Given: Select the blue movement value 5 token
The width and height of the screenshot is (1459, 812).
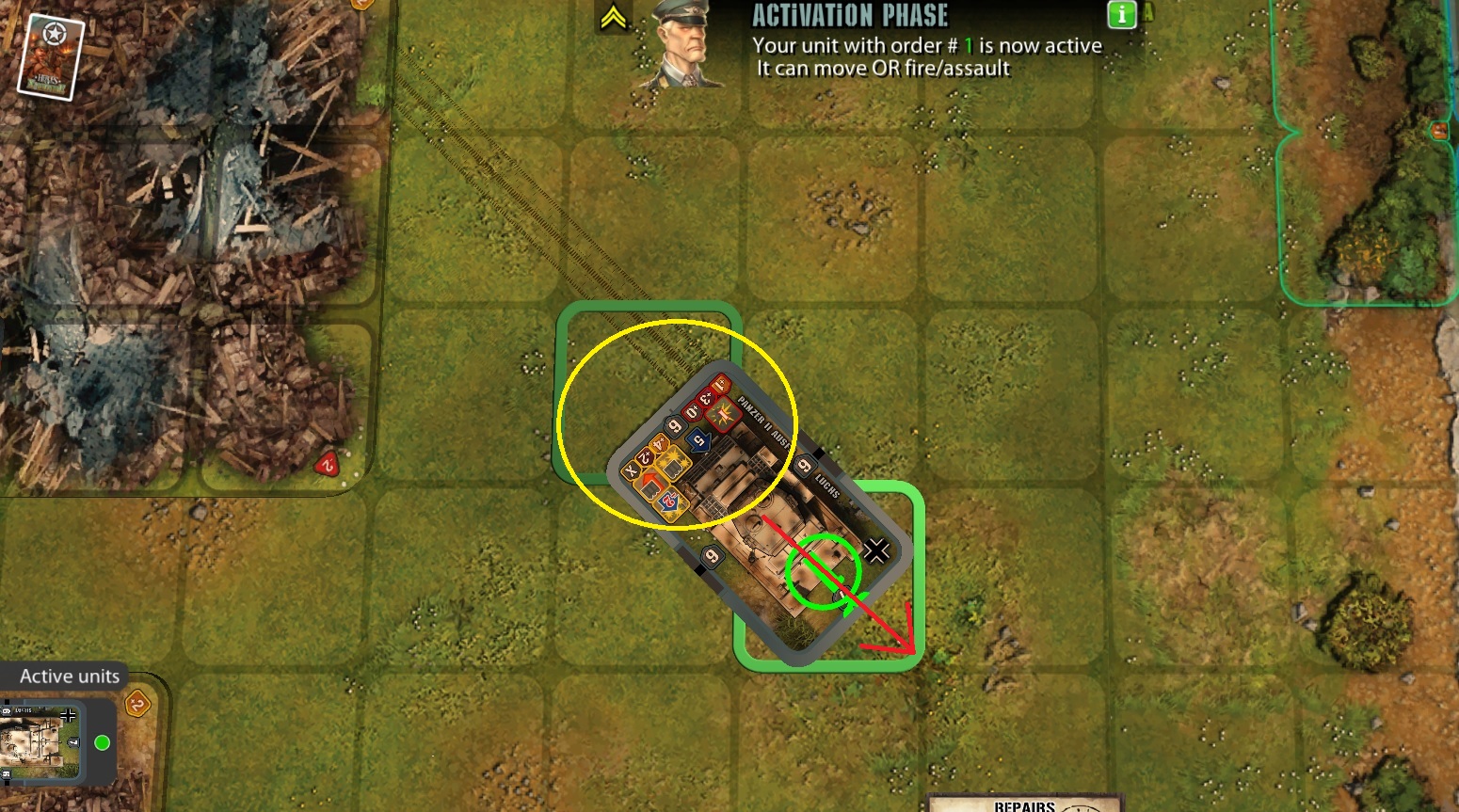Looking at the screenshot, I should pos(698,438).
